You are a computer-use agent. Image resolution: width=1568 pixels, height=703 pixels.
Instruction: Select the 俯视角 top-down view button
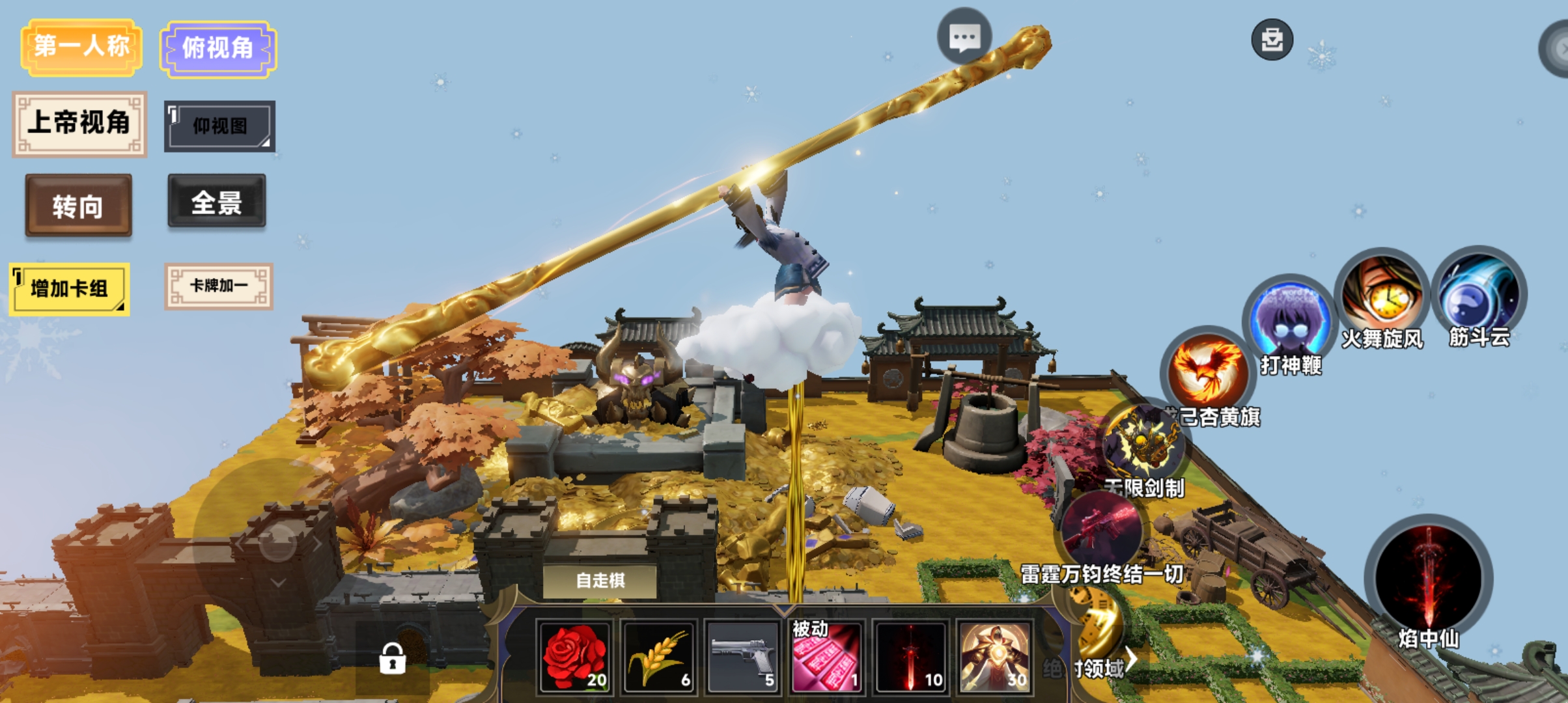pos(218,49)
